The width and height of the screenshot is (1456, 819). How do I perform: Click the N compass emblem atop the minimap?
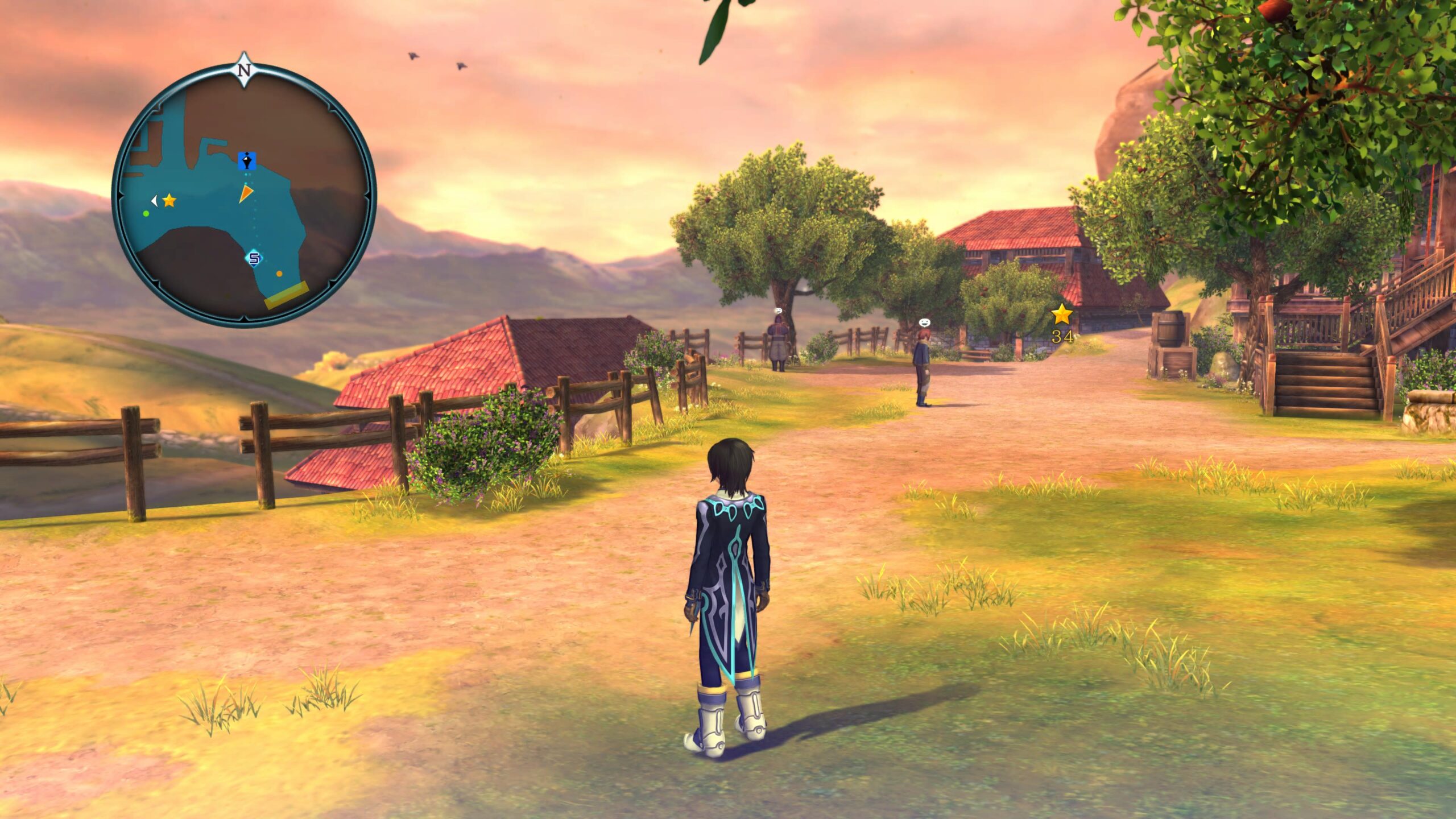(243, 69)
